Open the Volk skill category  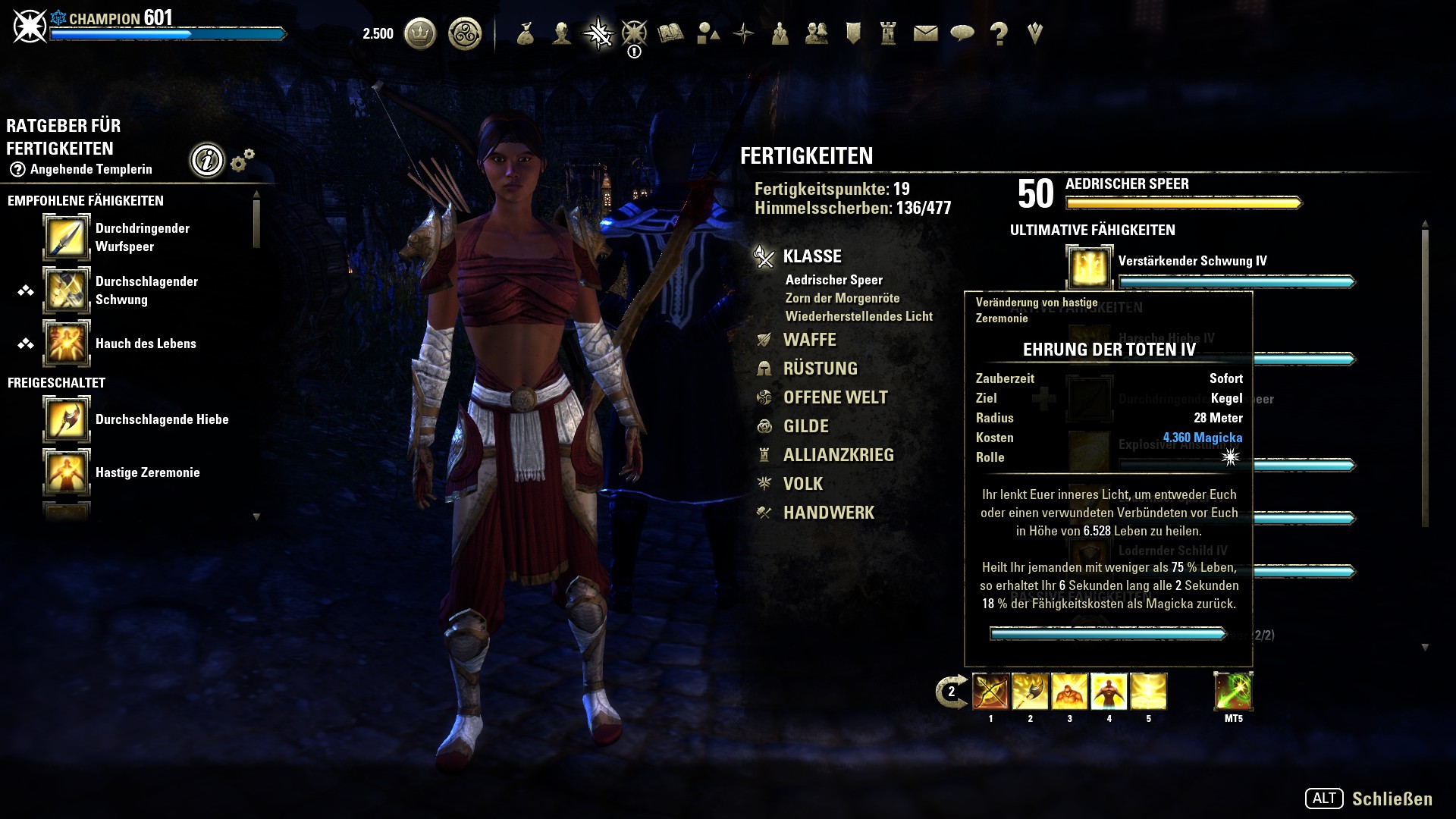[x=802, y=484]
